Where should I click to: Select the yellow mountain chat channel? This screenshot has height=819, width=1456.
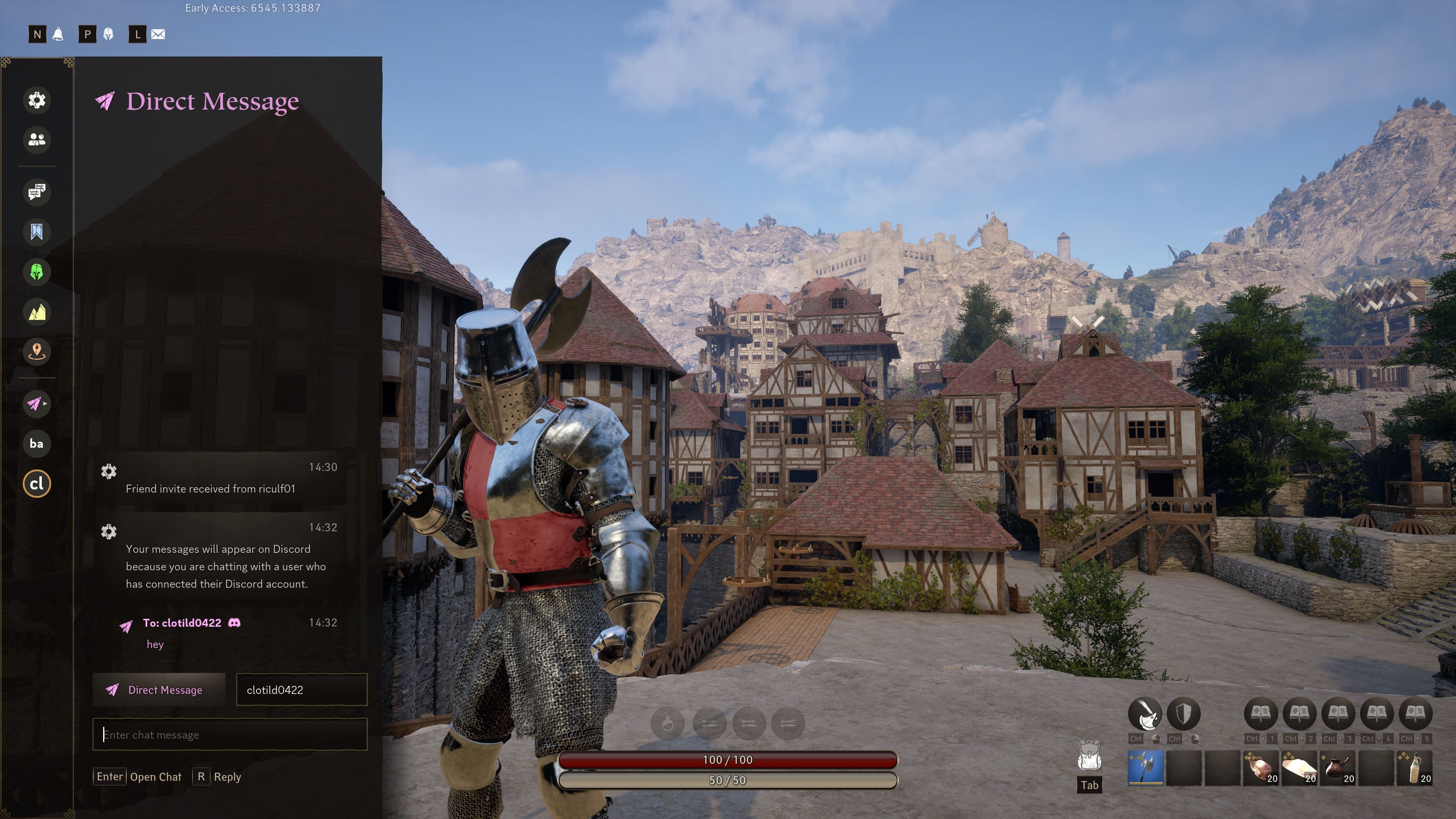tap(37, 312)
